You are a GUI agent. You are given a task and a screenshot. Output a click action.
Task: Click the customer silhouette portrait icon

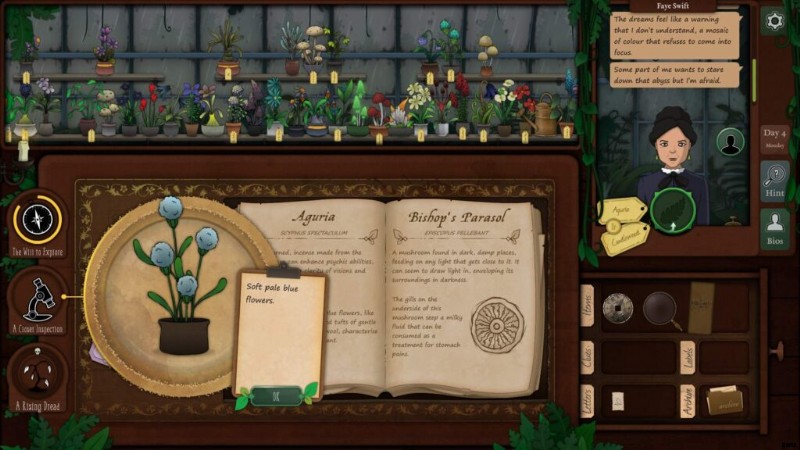click(731, 143)
